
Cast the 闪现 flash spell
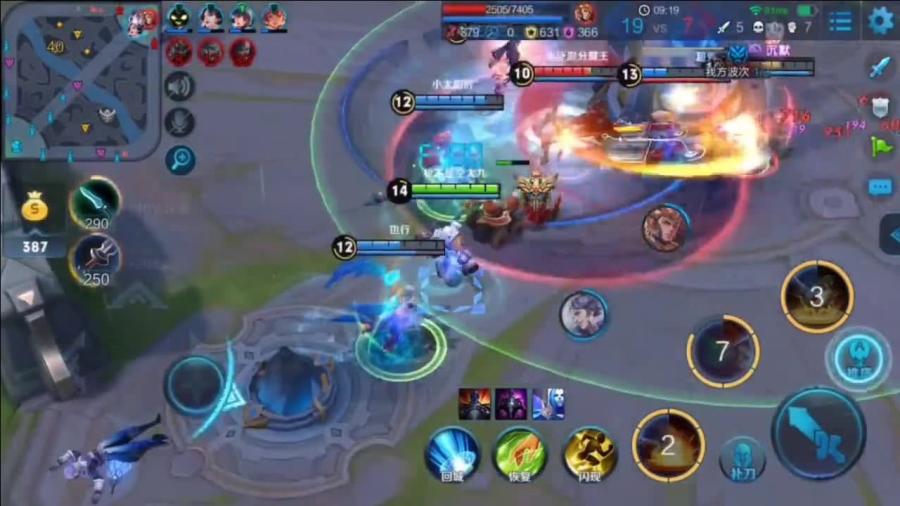click(590, 452)
